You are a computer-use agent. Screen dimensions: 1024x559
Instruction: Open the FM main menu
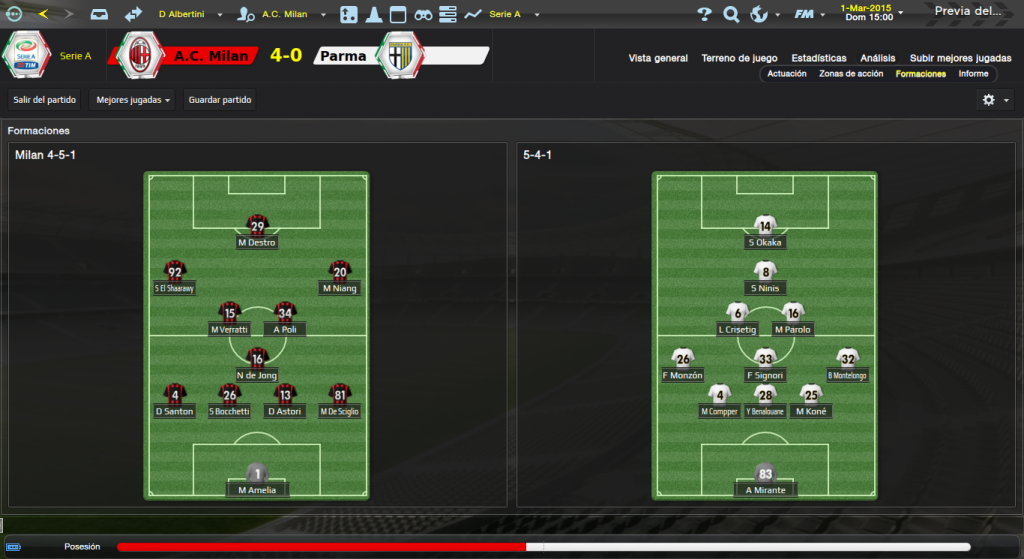pos(808,14)
